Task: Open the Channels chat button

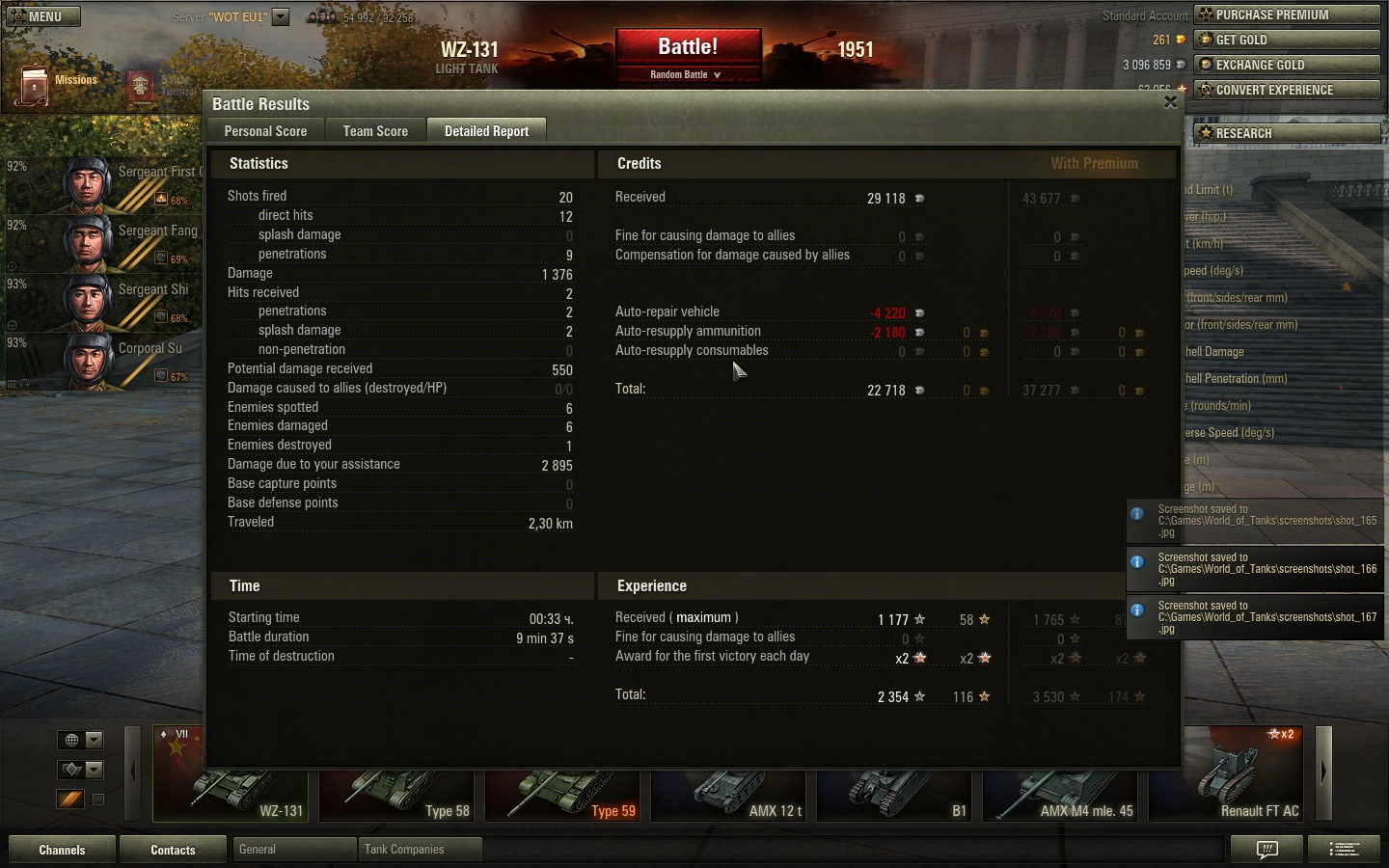Action: 62,850
